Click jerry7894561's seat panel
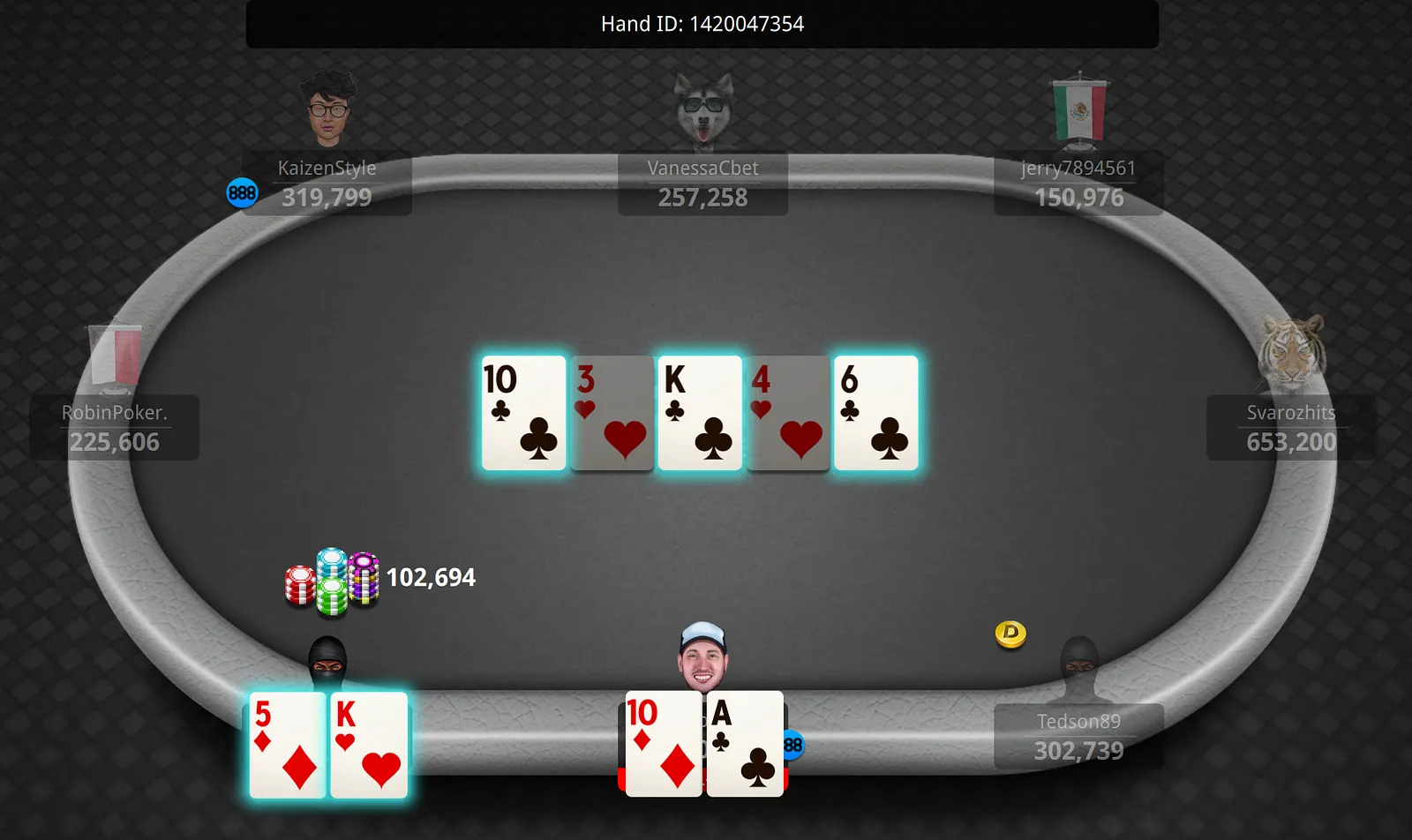Viewport: 1412px width, 840px height. coord(1078,184)
